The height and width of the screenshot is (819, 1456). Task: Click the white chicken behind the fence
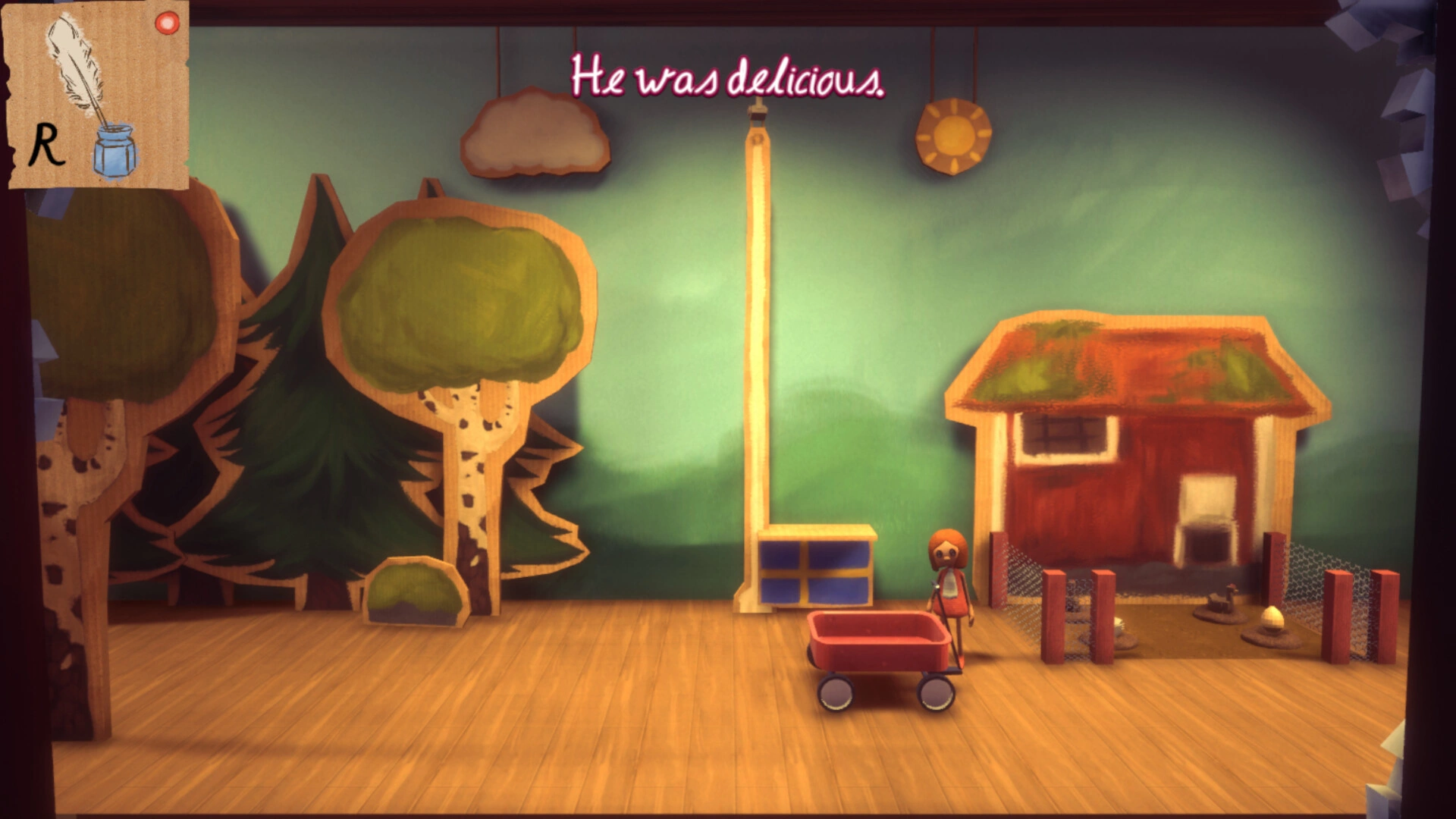coord(1121,626)
